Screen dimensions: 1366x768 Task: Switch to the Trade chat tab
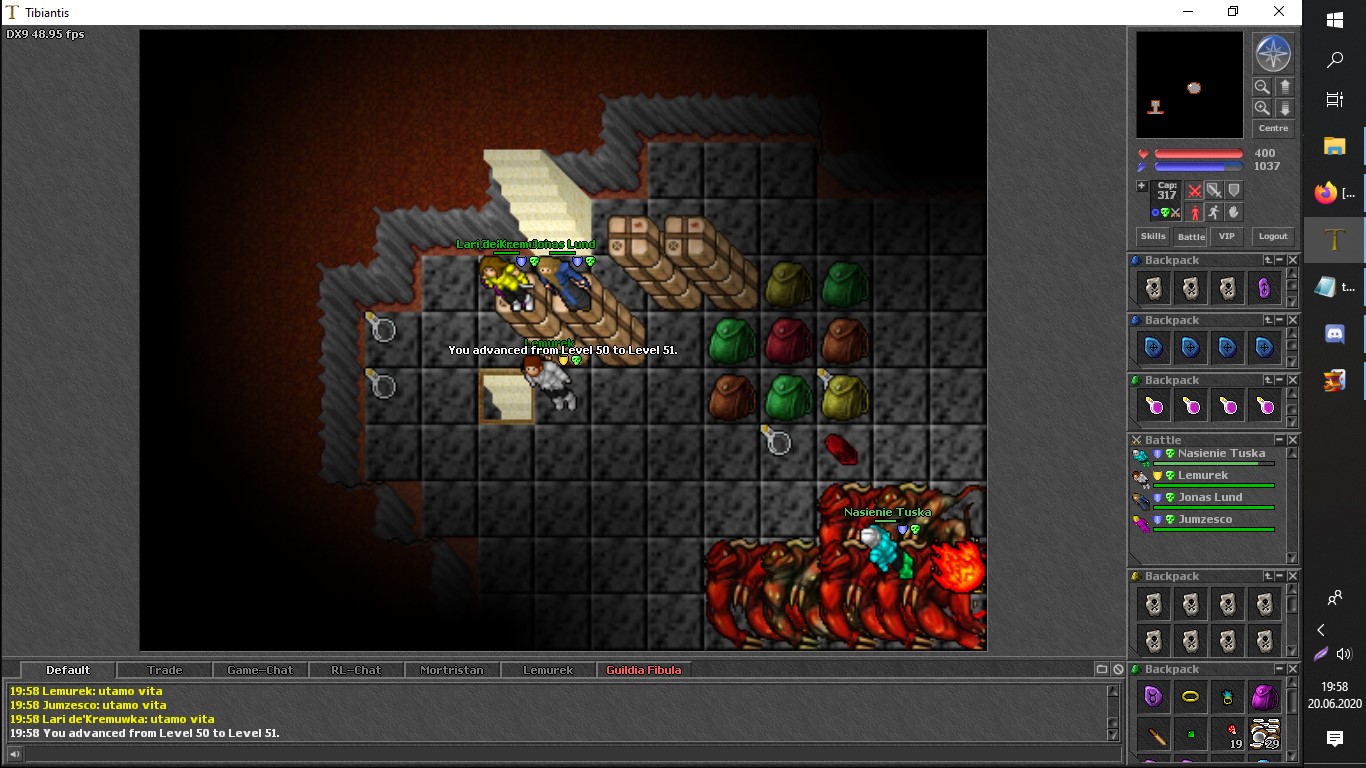tap(165, 670)
